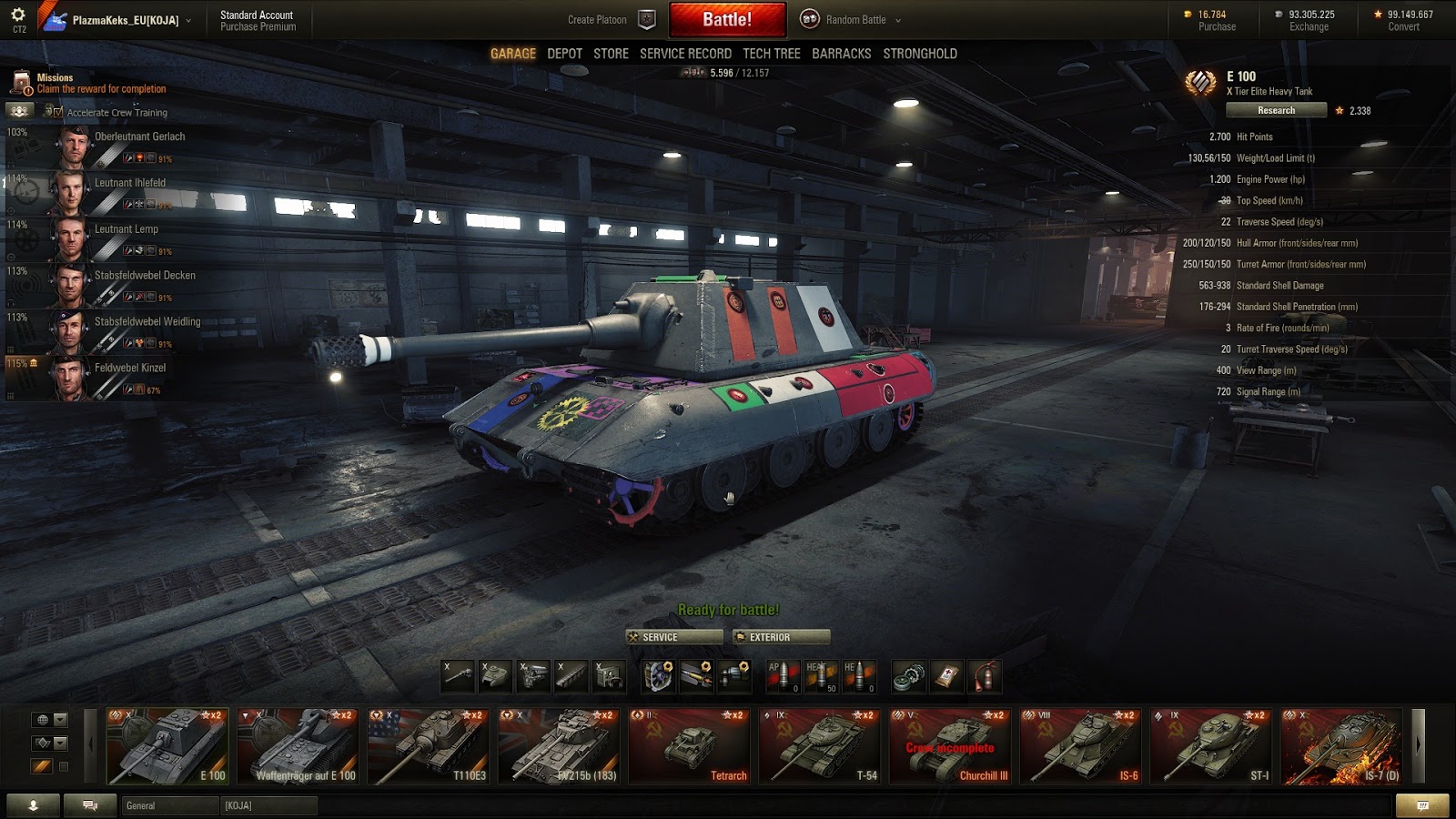Toggle the voice chat microphone button
The height and width of the screenshot is (819, 1456).
34,804
